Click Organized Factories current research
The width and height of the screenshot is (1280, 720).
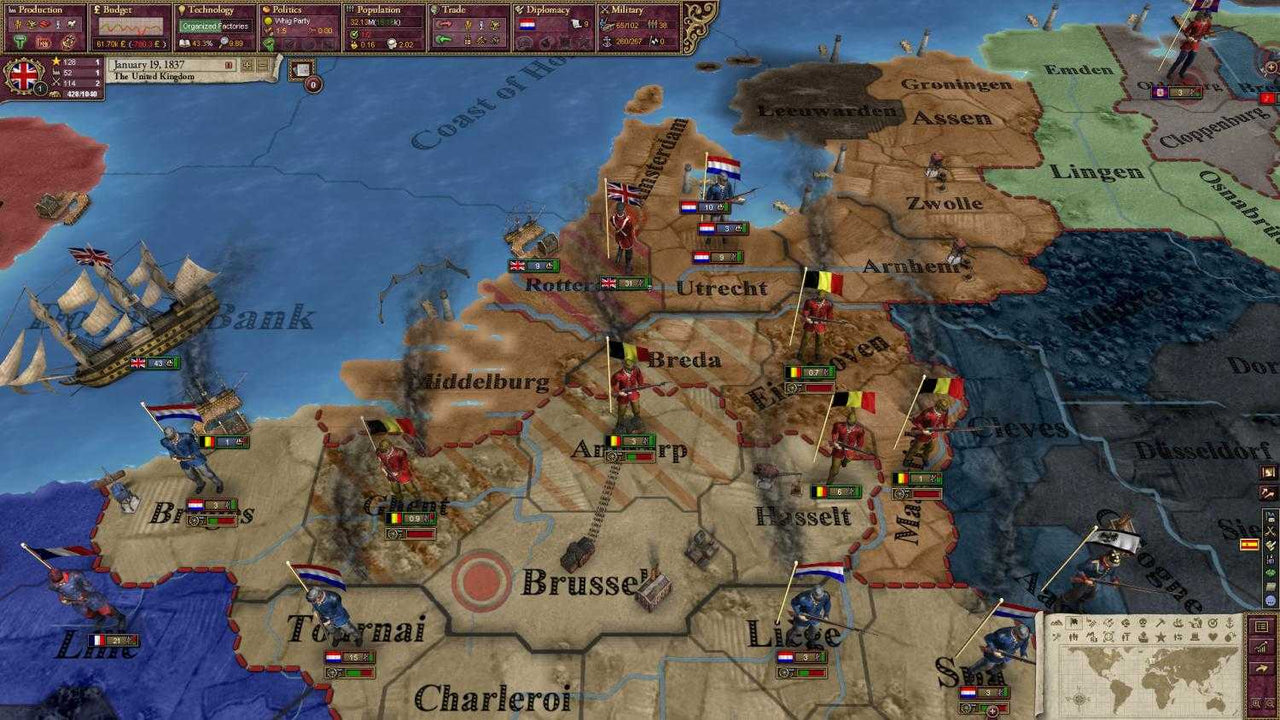click(x=215, y=25)
